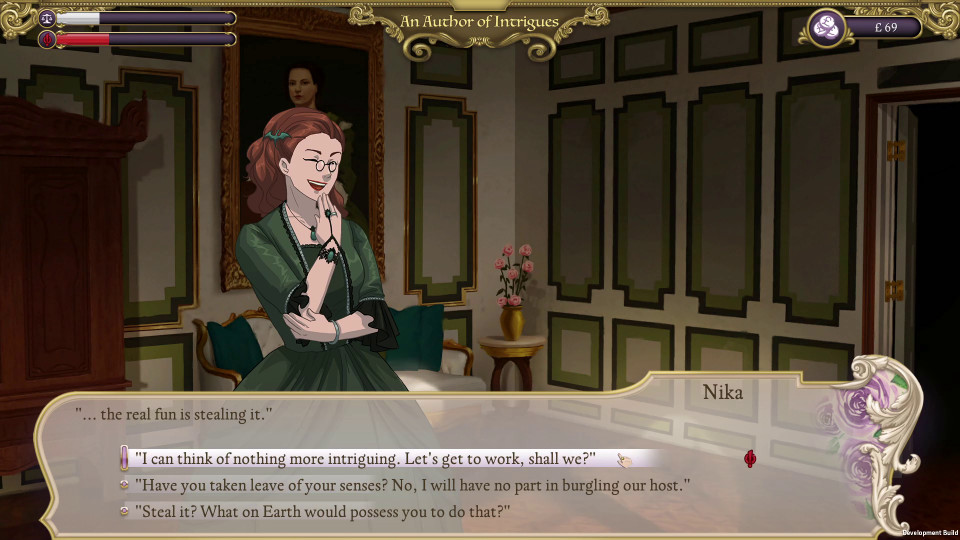
Task: Open the purple rose money icon
Action: pyautogui.click(x=826, y=28)
